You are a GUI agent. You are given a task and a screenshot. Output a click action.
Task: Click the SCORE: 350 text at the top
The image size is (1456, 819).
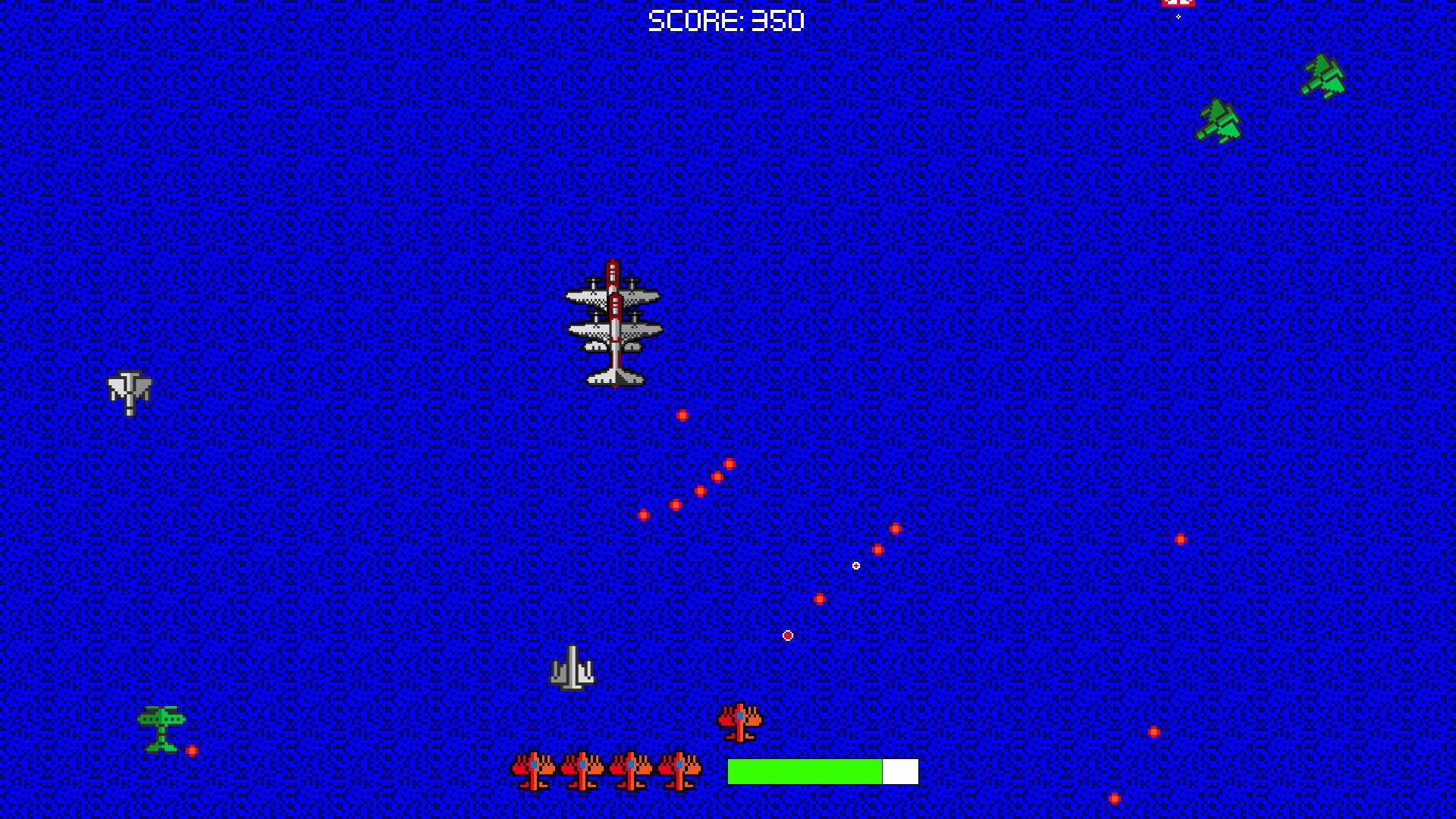726,19
